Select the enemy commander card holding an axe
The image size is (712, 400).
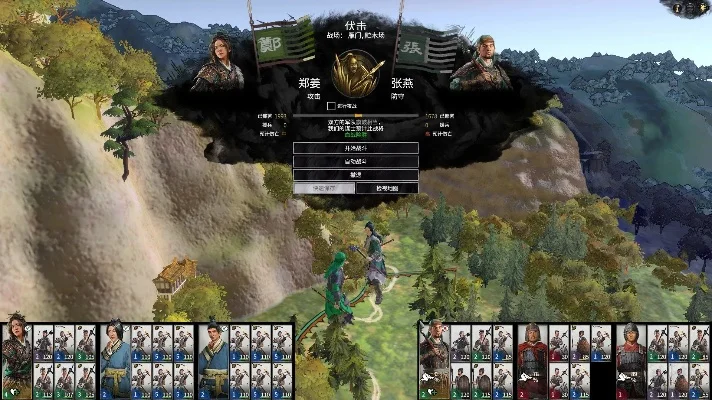[x=432, y=360]
